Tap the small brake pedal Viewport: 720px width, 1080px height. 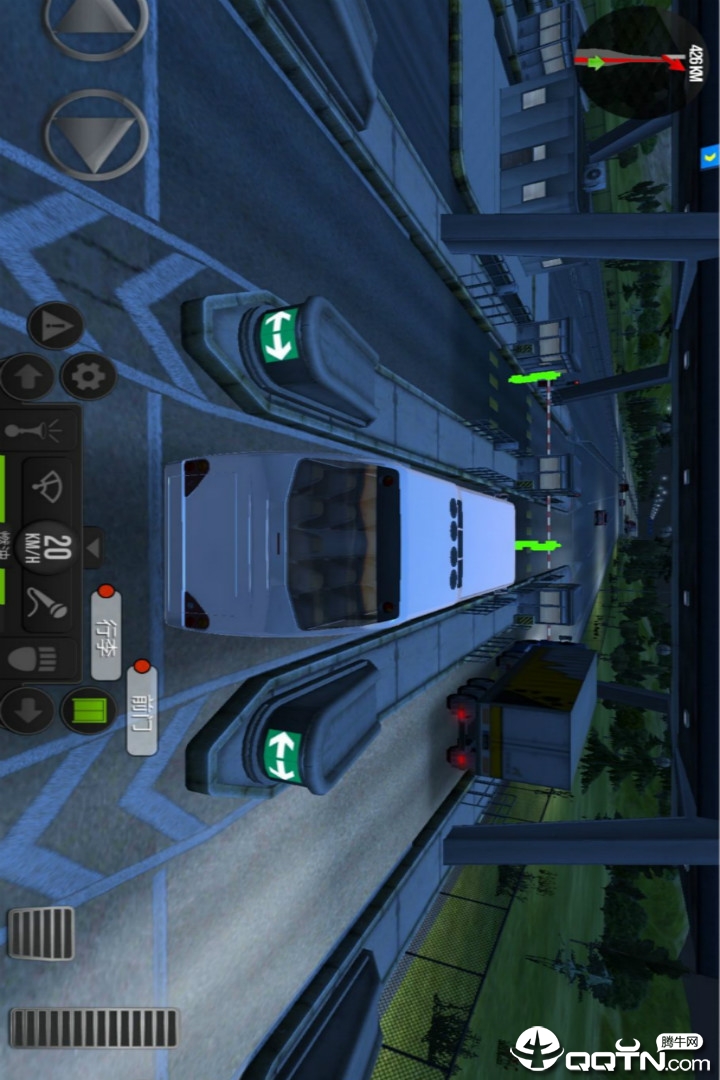pyautogui.click(x=42, y=933)
